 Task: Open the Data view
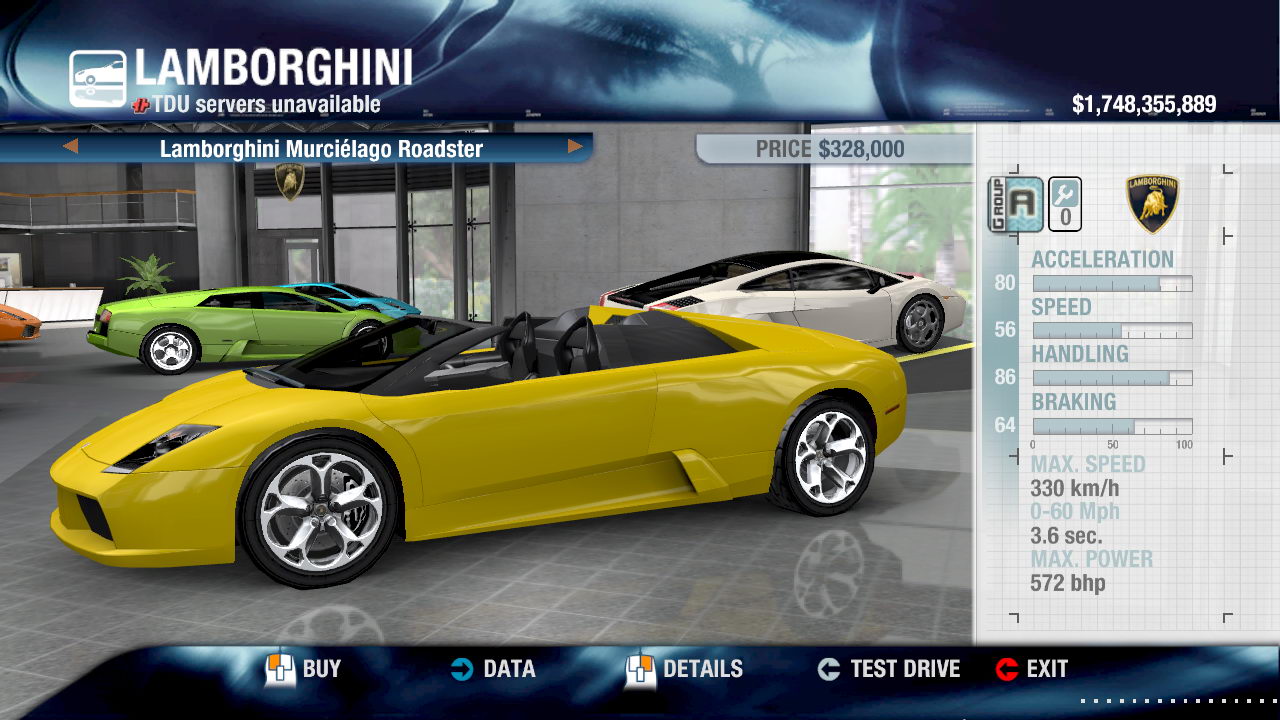click(x=492, y=669)
